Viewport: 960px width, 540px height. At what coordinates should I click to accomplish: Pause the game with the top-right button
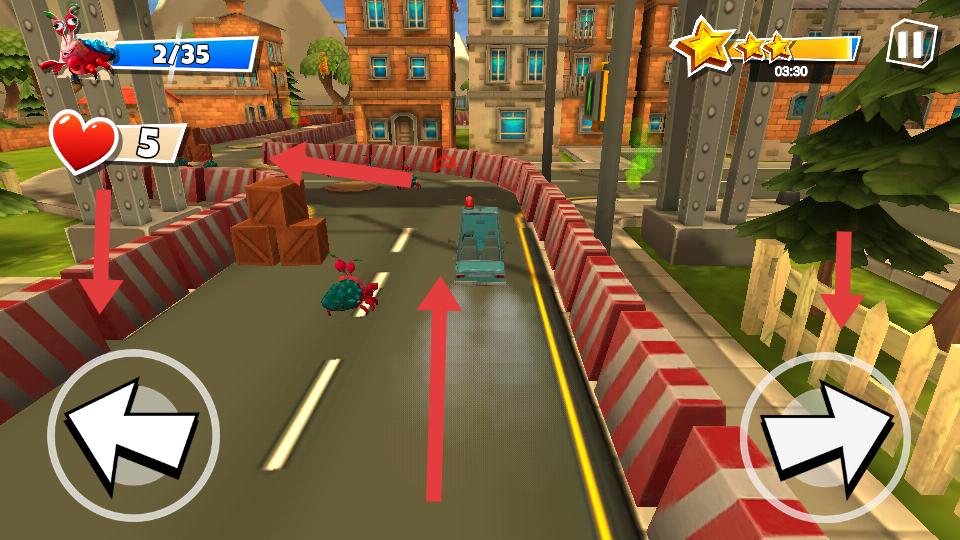pyautogui.click(x=912, y=45)
